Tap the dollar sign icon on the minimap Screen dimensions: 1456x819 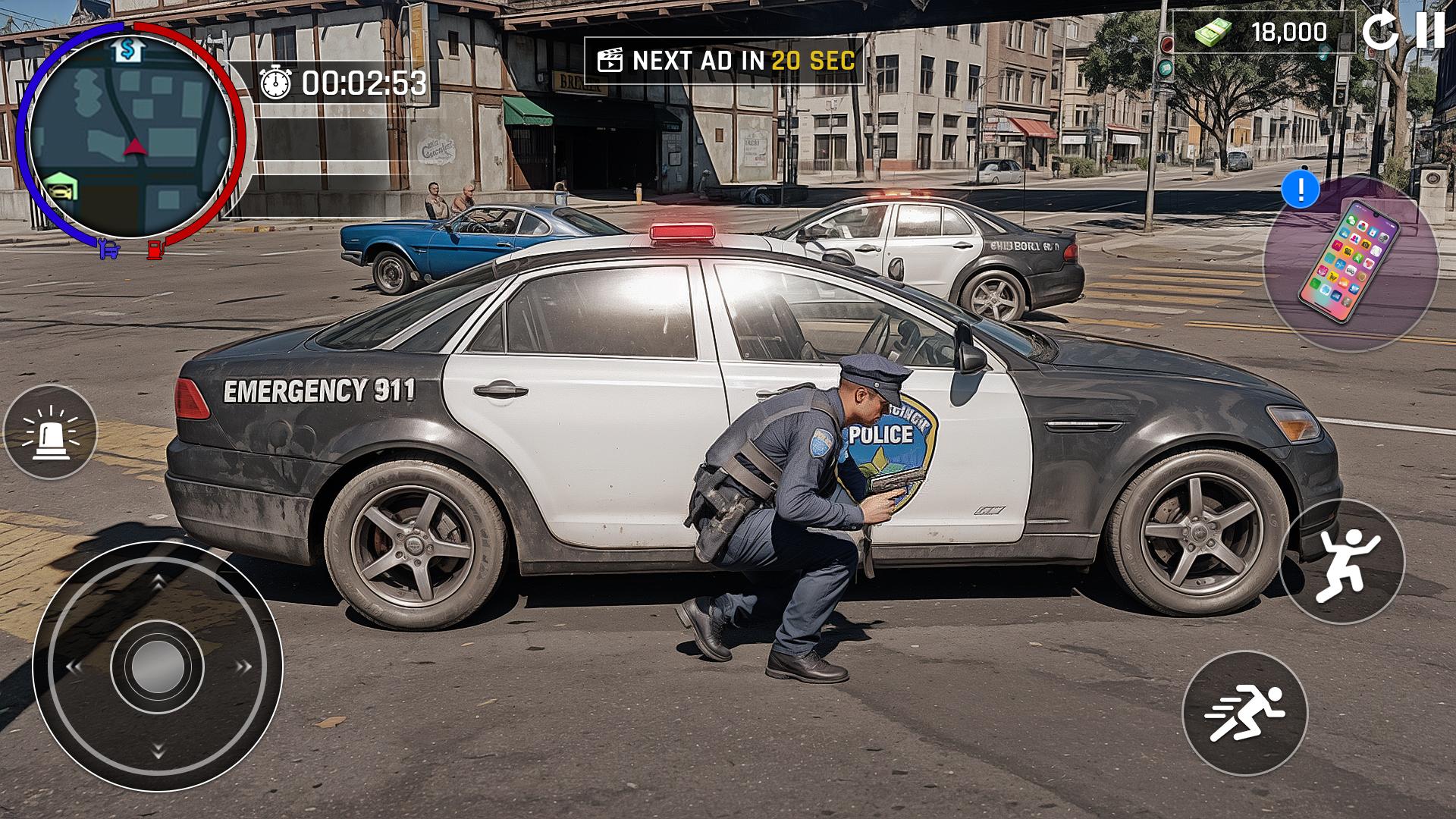(x=127, y=49)
